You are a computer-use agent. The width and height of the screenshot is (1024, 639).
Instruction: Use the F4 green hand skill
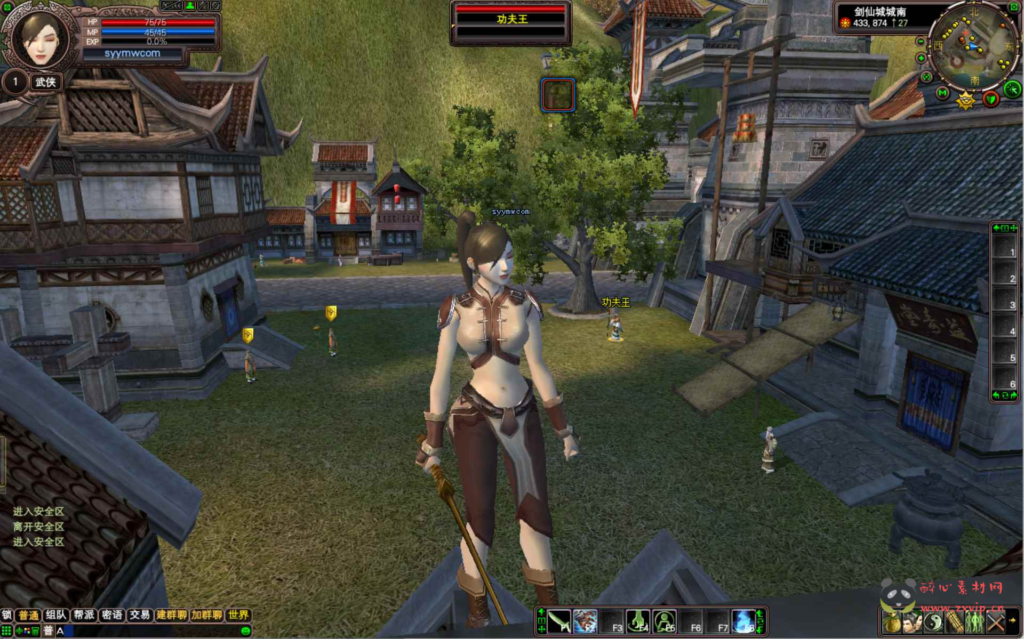click(x=638, y=621)
